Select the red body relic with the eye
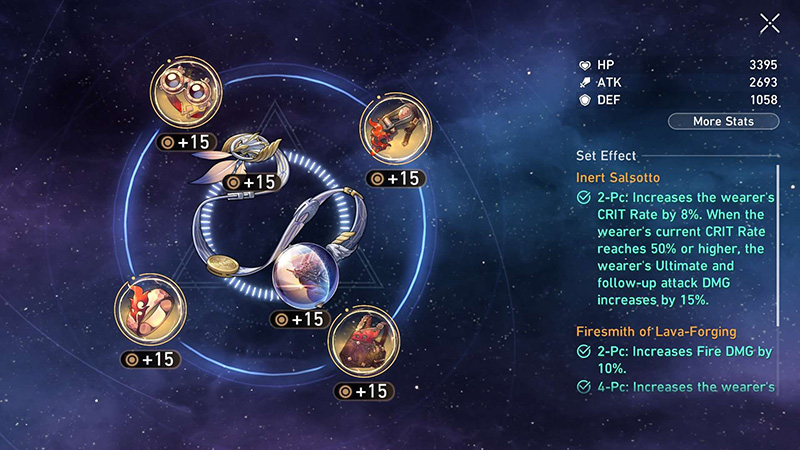 [x=150, y=310]
